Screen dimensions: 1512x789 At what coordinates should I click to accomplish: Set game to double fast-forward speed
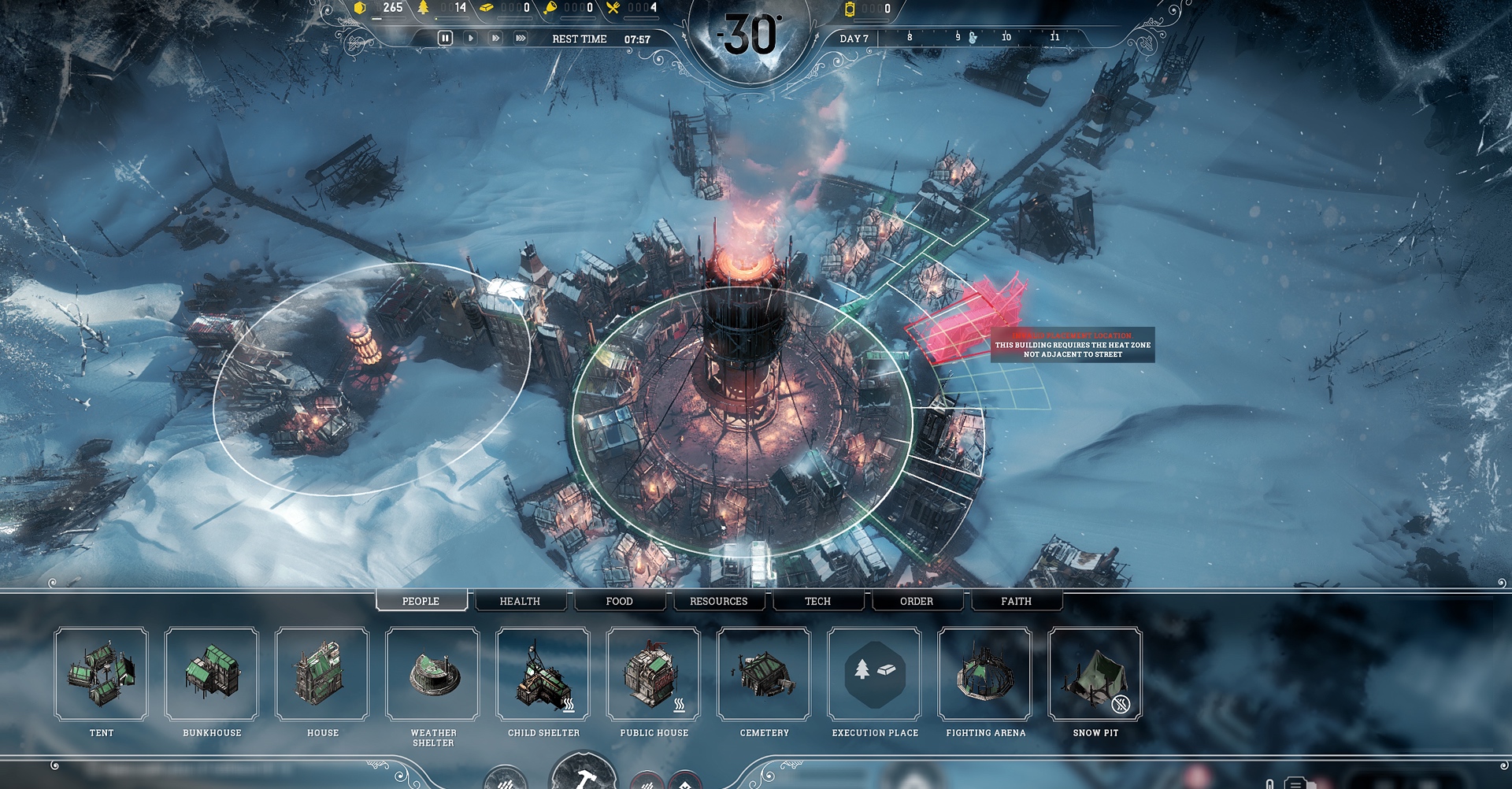[495, 38]
